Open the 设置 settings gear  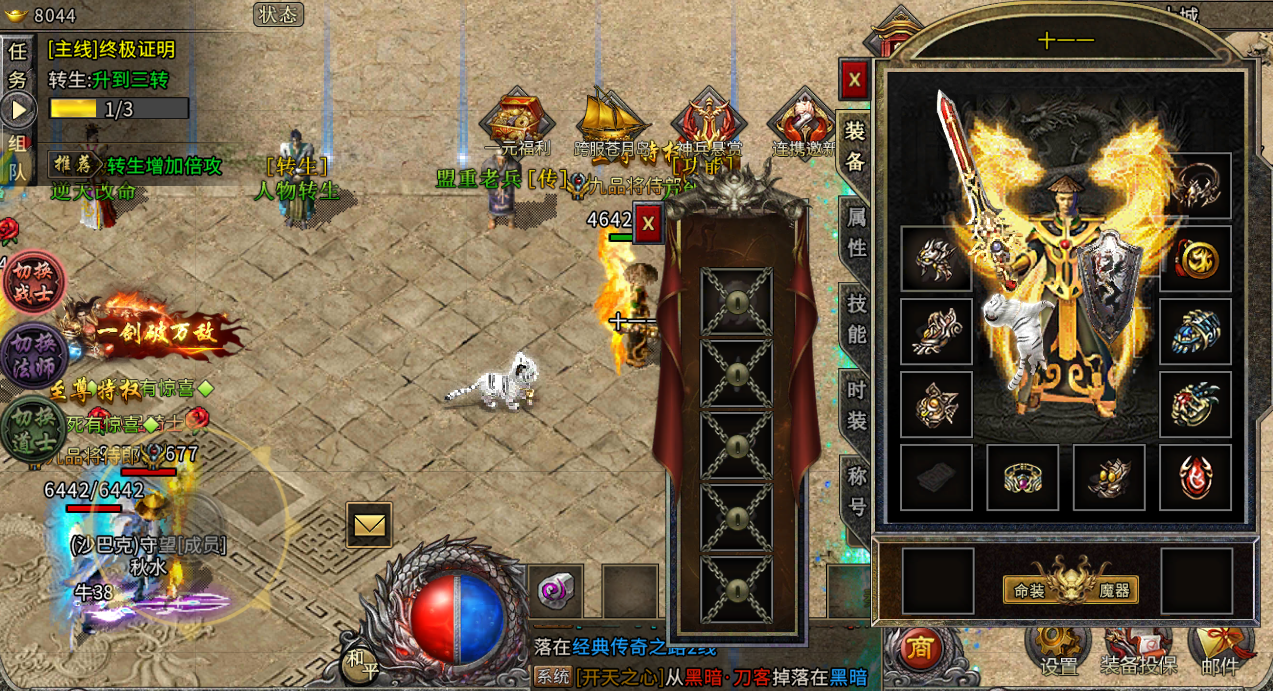click(x=1059, y=648)
